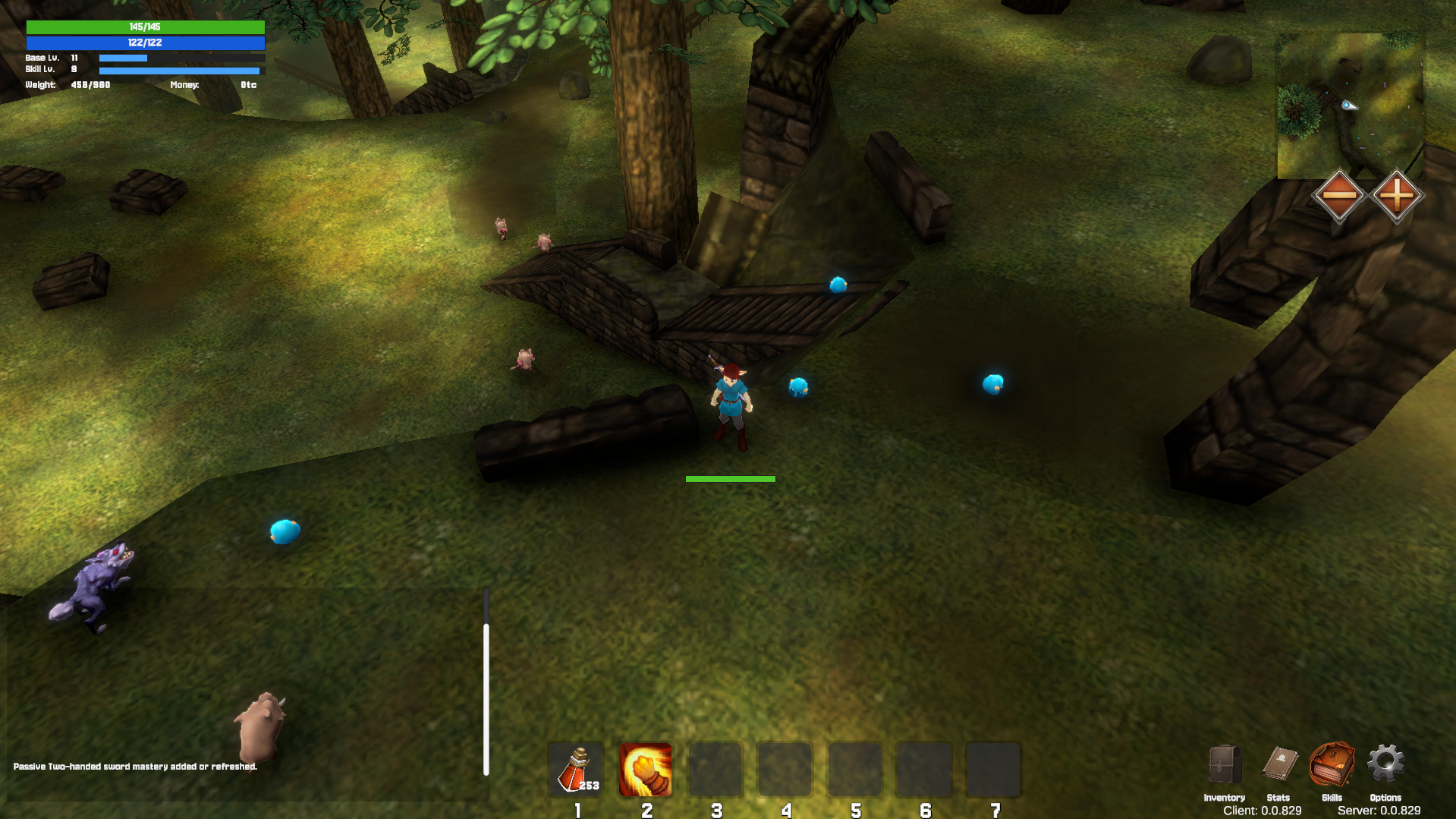This screenshot has width=1456, height=819.
Task: Open the Inventory backpack
Action: [x=1224, y=765]
